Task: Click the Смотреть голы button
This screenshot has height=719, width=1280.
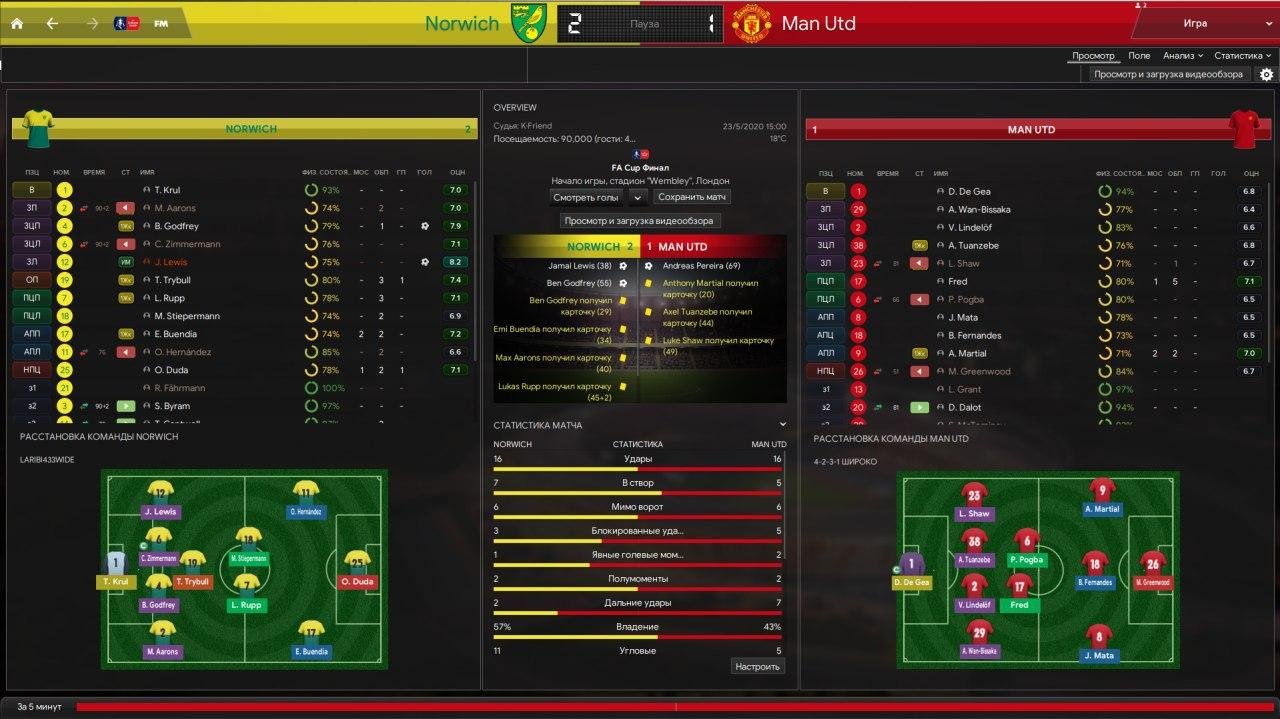Action: coord(586,198)
